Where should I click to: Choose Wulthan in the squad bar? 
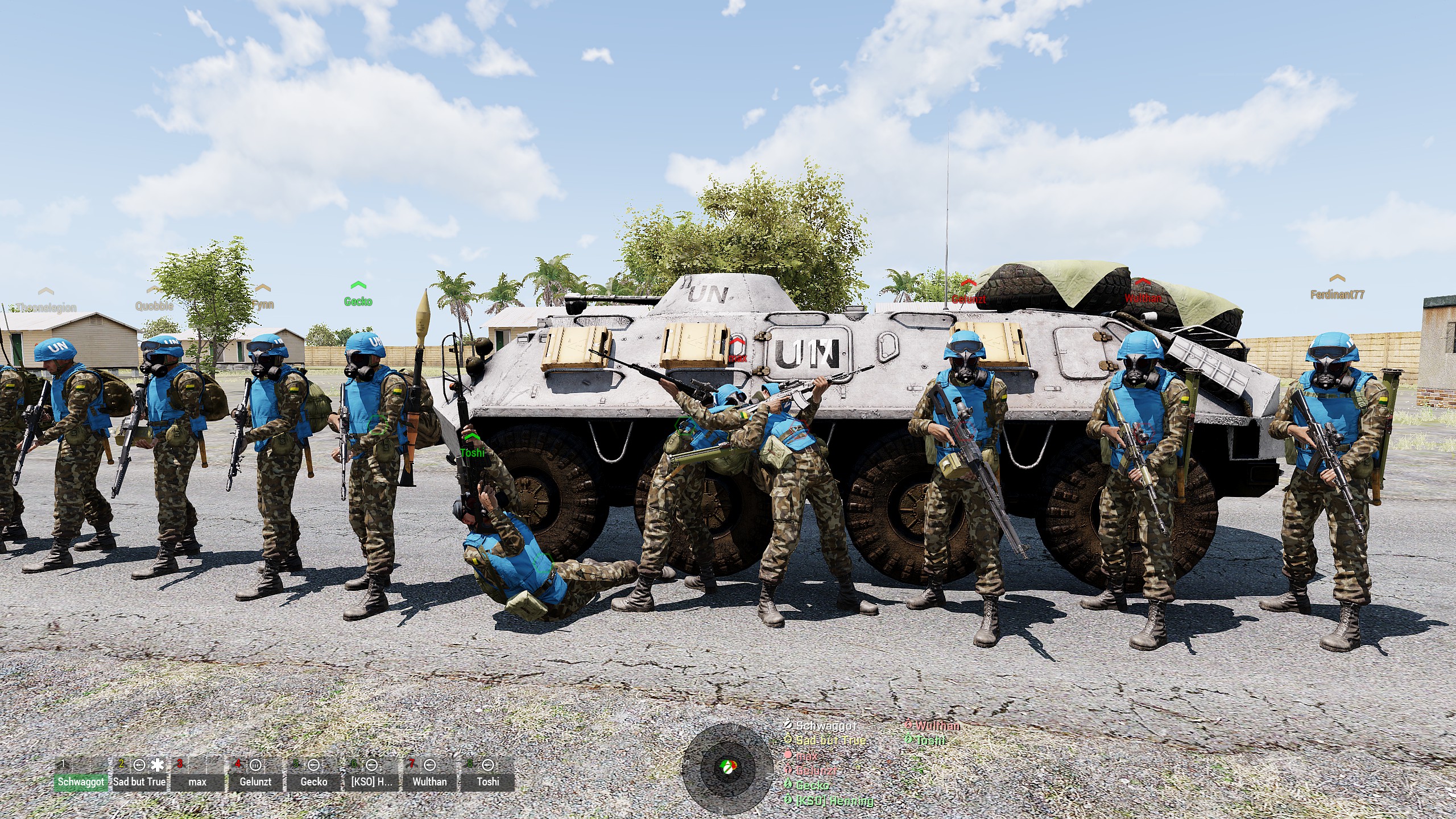[429, 781]
